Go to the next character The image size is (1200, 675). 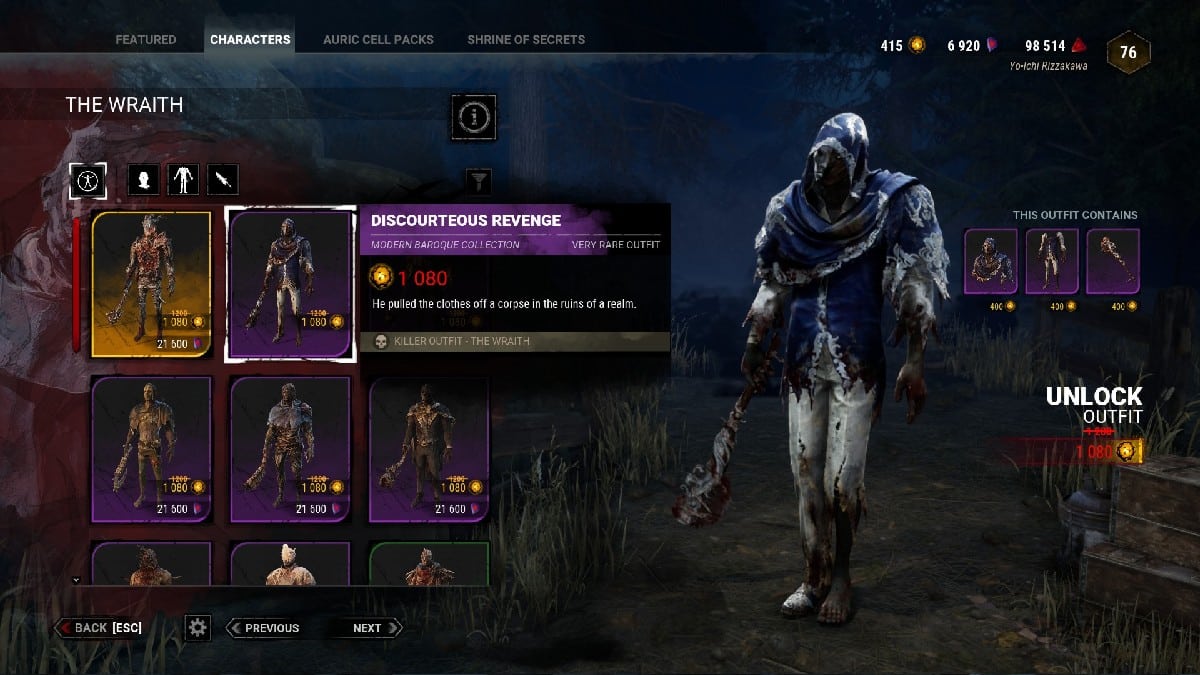click(x=369, y=628)
